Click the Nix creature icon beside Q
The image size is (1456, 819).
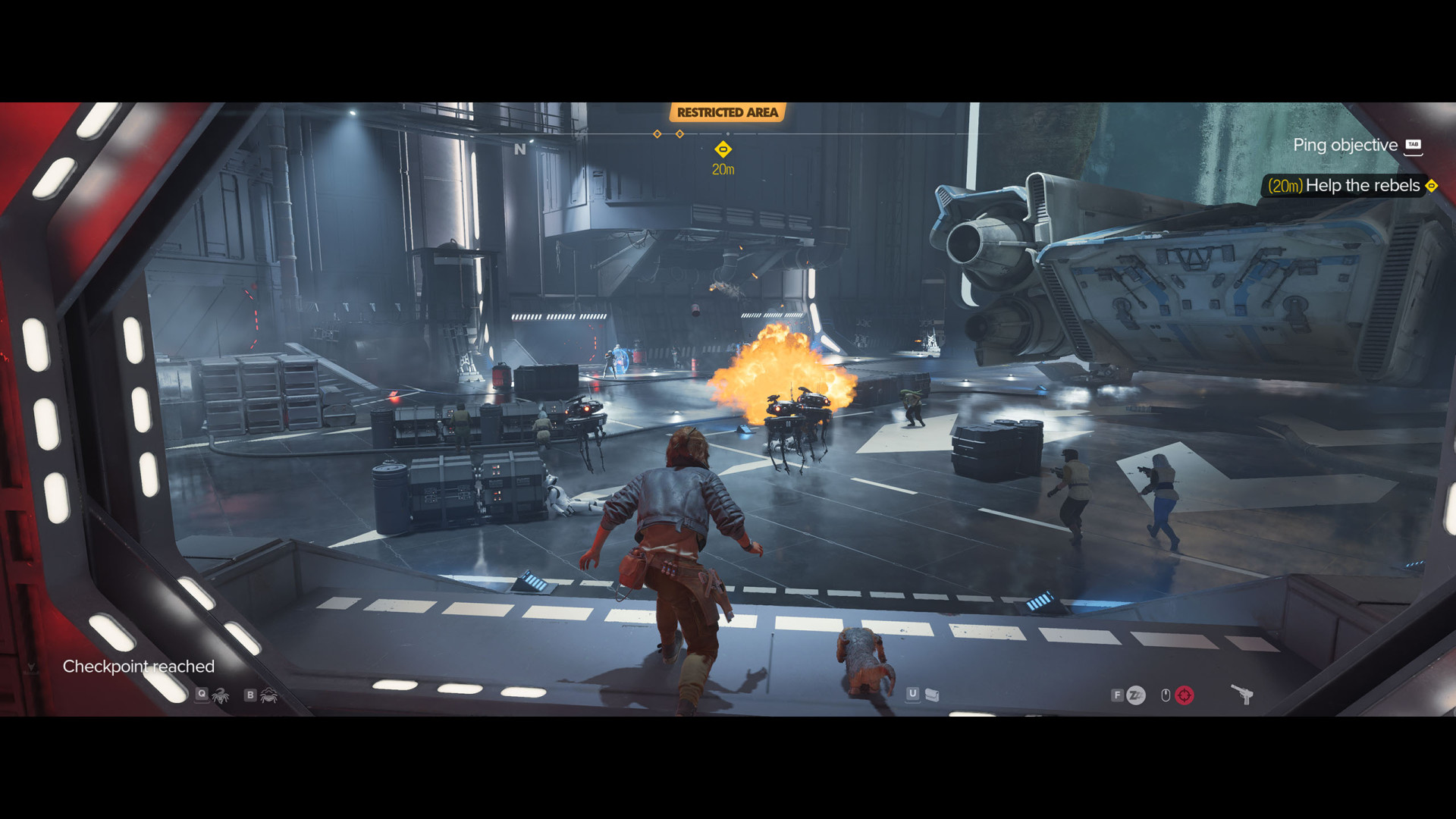pos(221,695)
